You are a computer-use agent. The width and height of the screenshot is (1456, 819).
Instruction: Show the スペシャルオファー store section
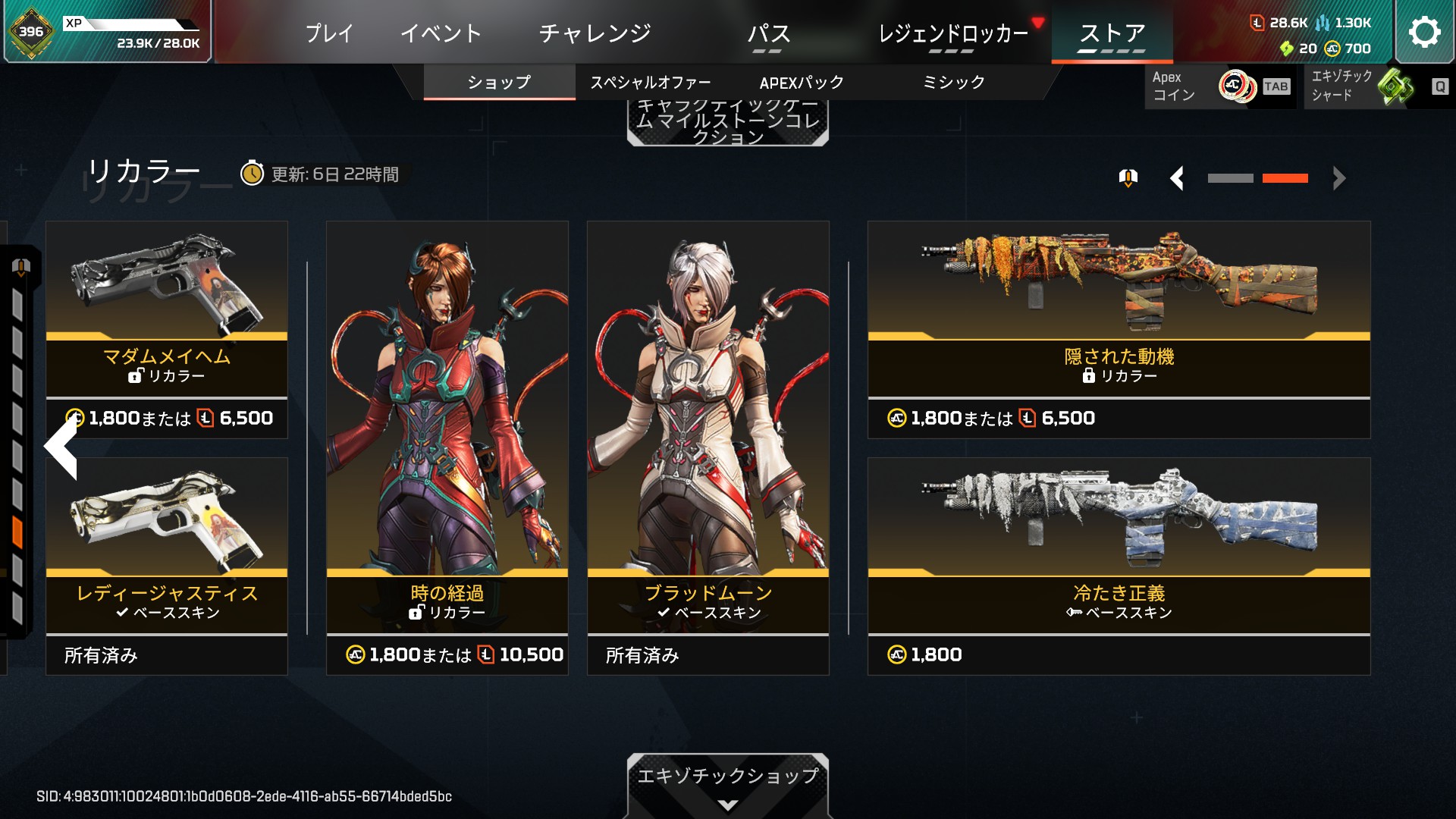coord(650,83)
